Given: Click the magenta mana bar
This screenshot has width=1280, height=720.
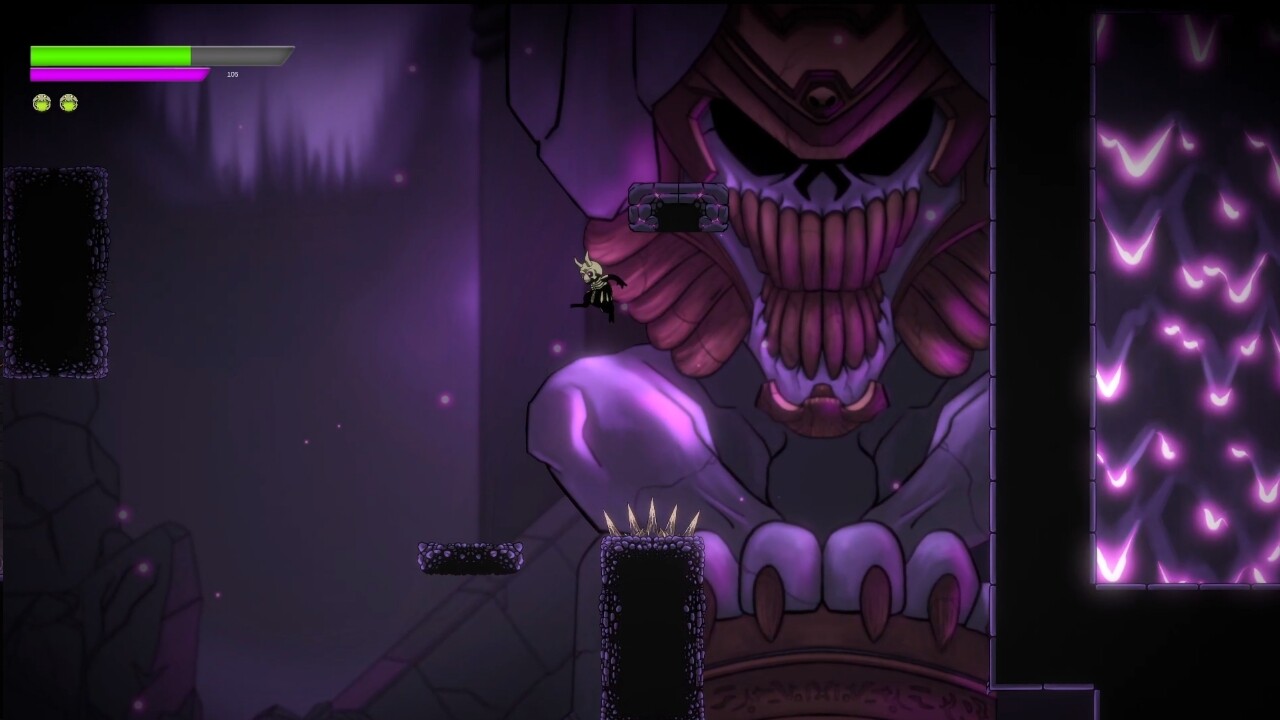Looking at the screenshot, I should pos(118,73).
